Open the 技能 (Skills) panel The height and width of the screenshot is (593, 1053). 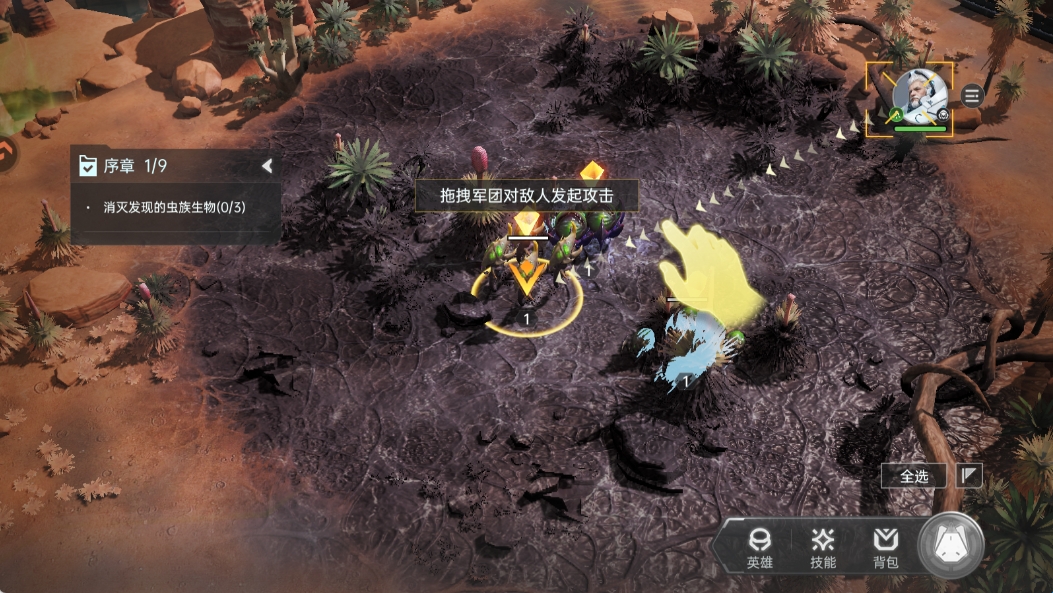(x=823, y=548)
